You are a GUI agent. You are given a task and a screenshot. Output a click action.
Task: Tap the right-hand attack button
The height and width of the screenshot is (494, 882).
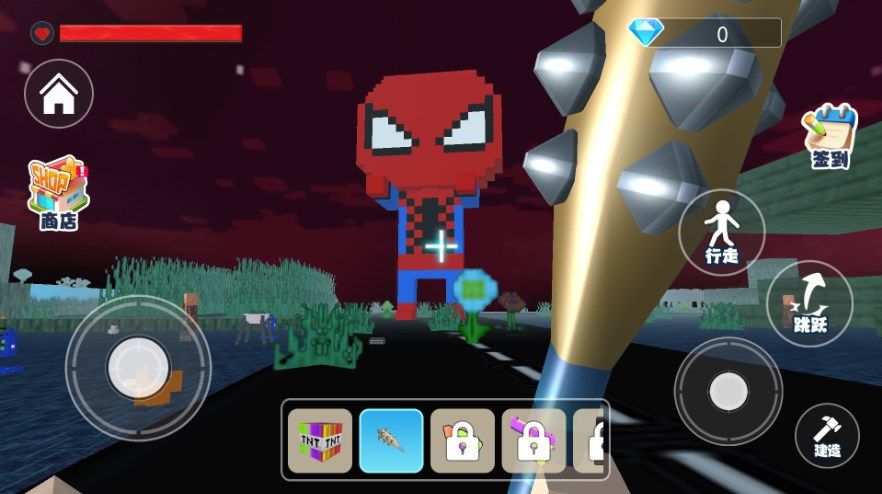pos(728,391)
